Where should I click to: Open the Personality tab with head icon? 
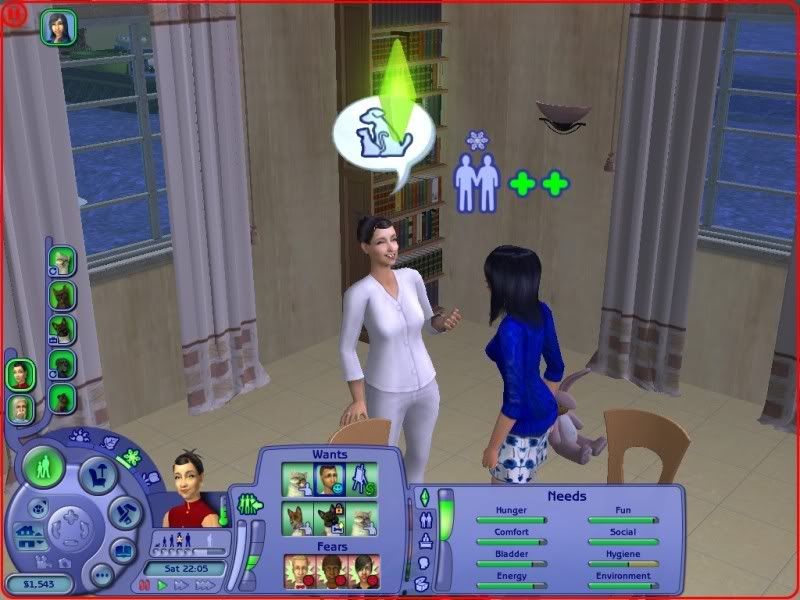(422, 564)
